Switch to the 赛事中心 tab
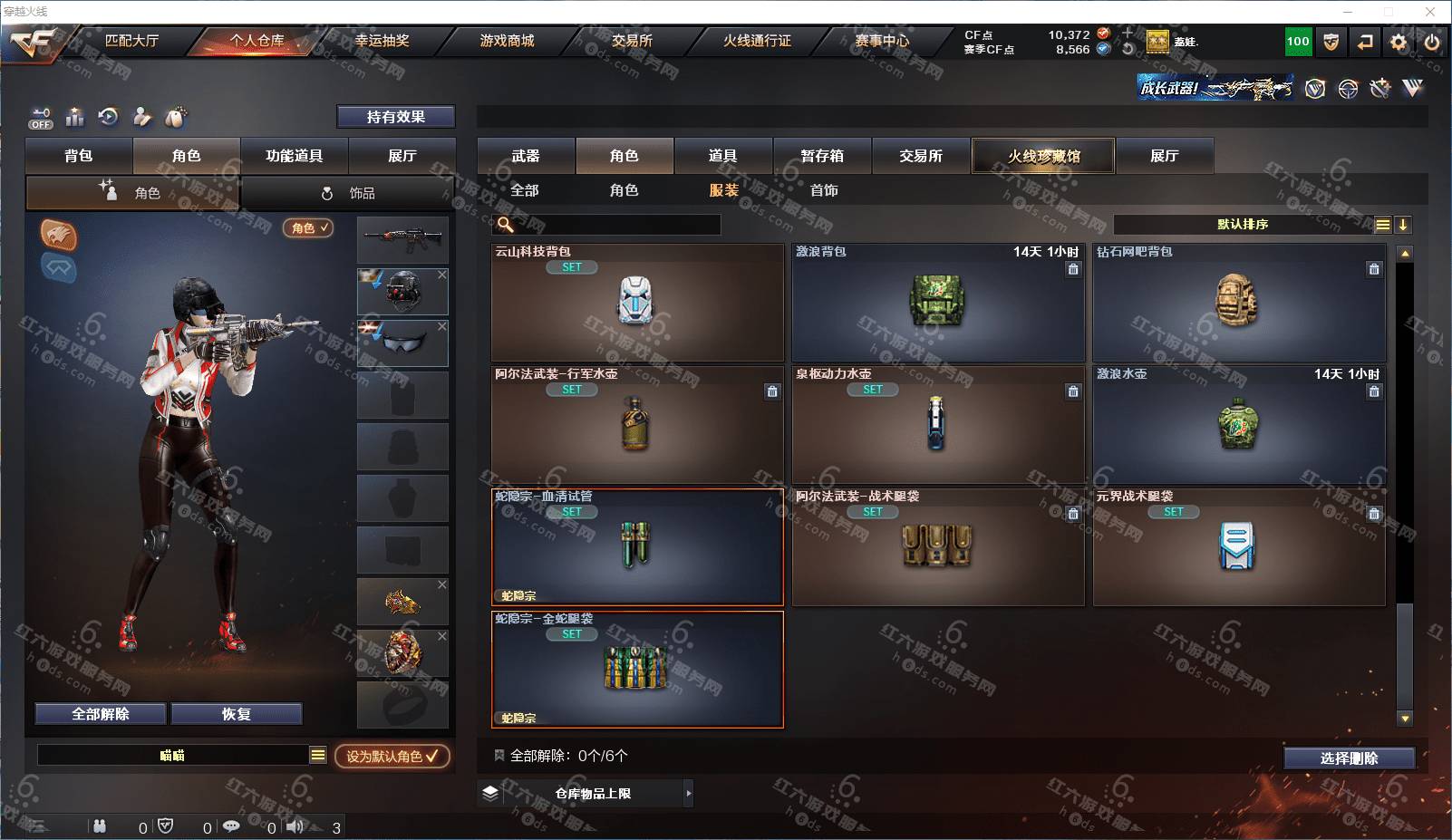Screen dimensions: 1452x840 (882, 41)
